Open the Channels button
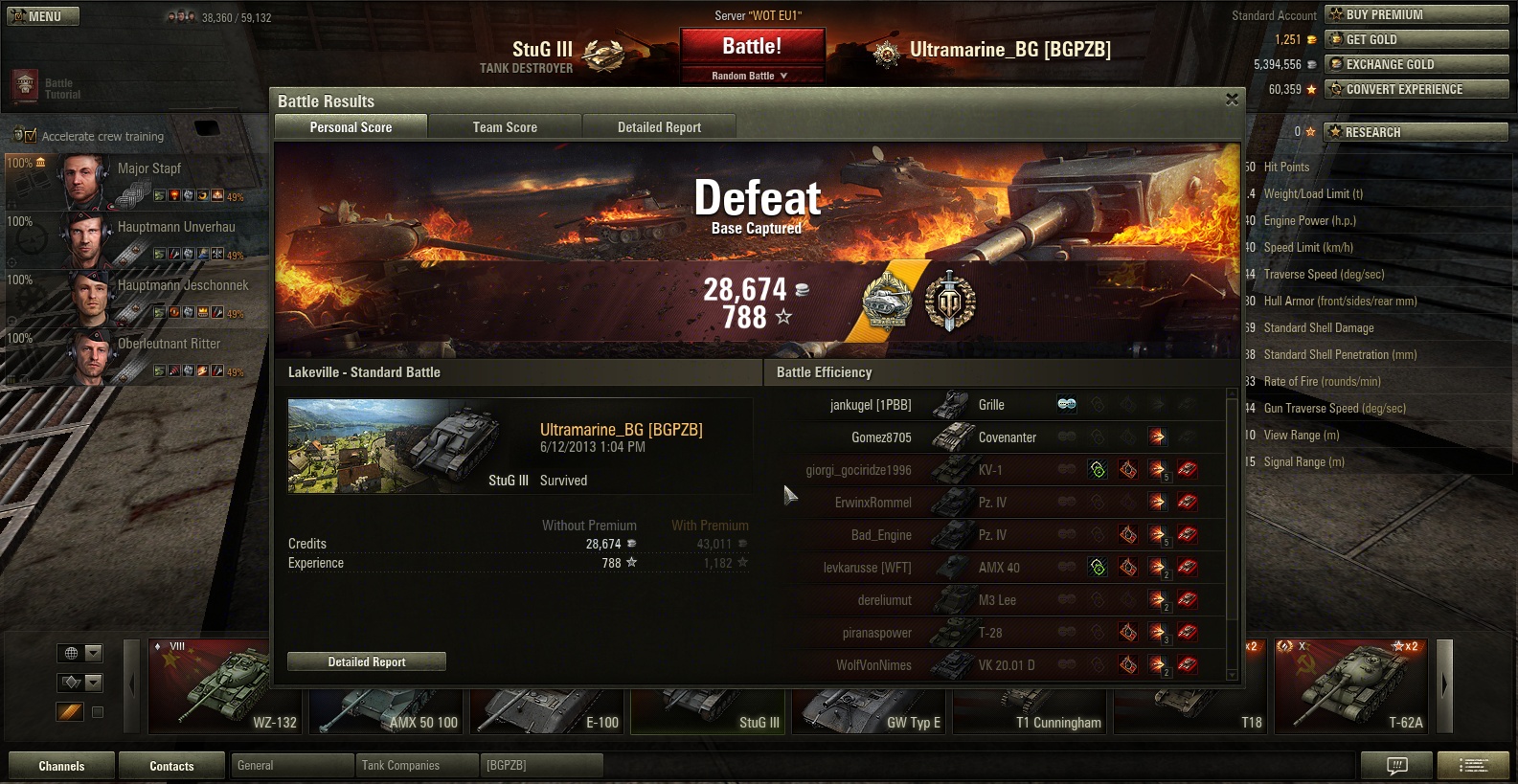1518x784 pixels. [x=61, y=766]
